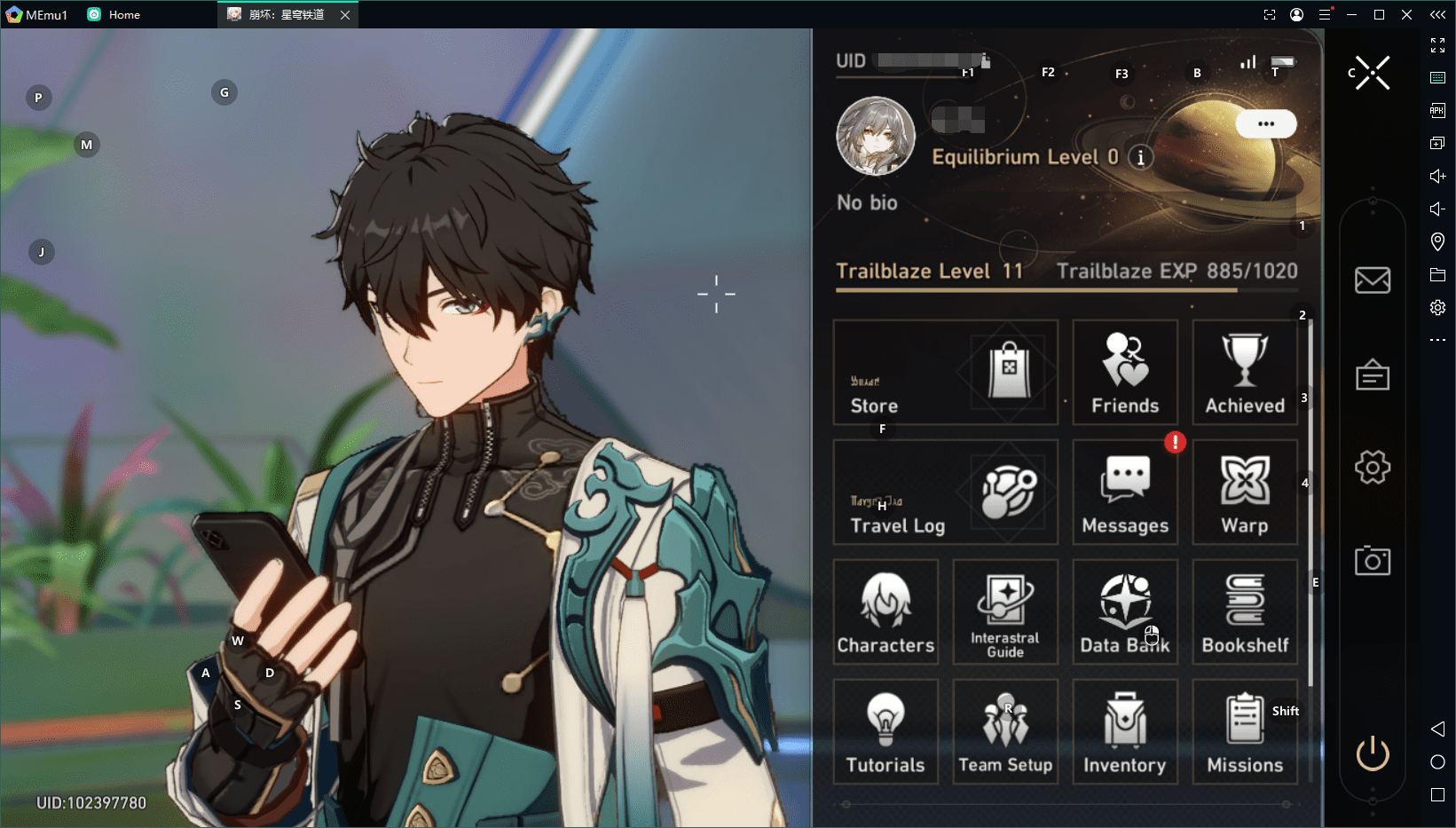1456x828 pixels.
Task: Open the Store menu tile
Action: pos(945,372)
